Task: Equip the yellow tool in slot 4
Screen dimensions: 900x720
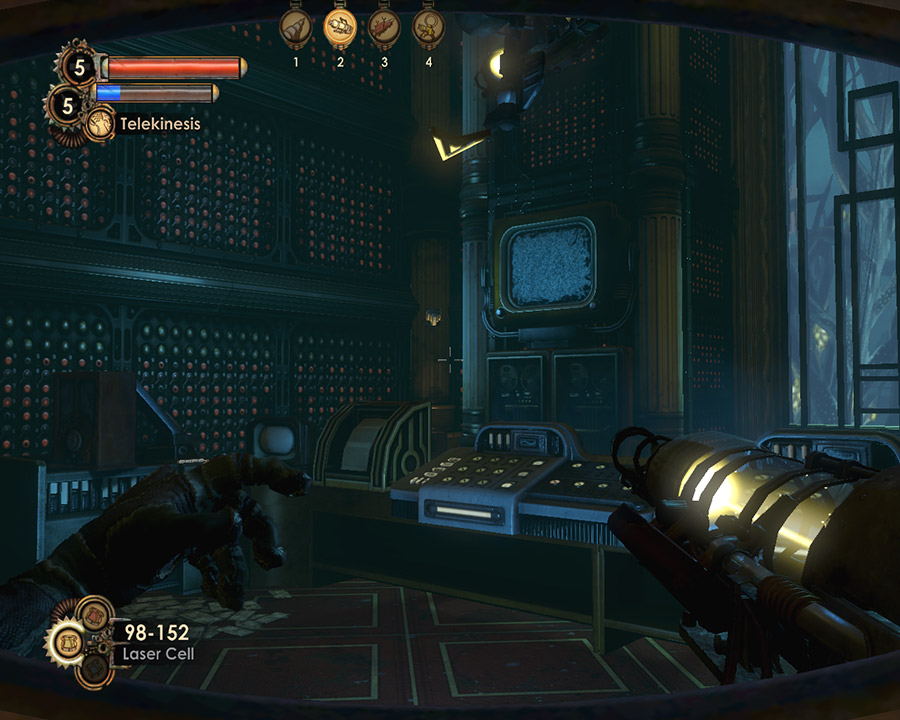Action: [429, 27]
